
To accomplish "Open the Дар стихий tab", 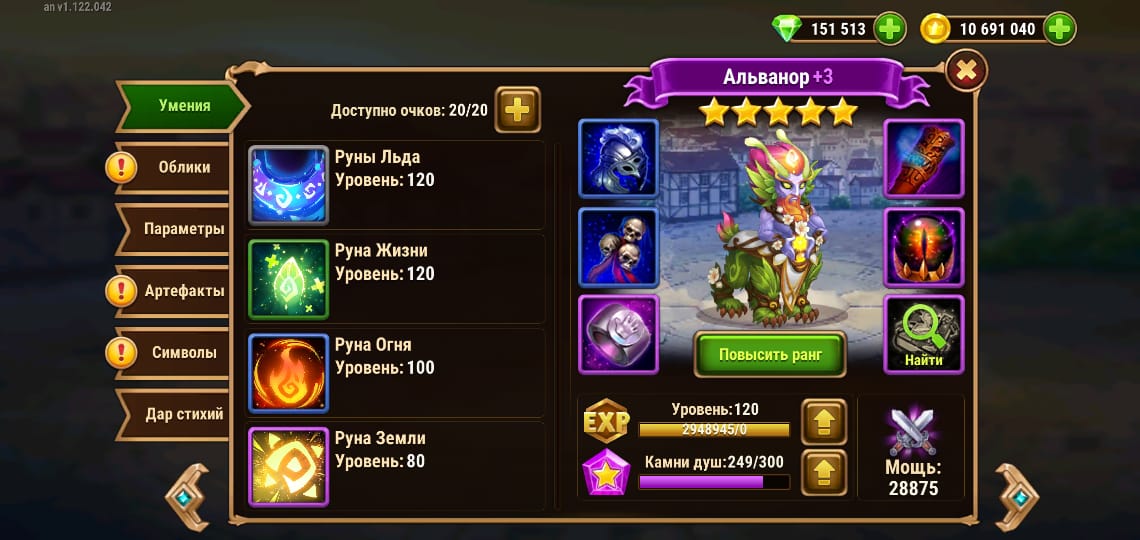I will pos(184,414).
